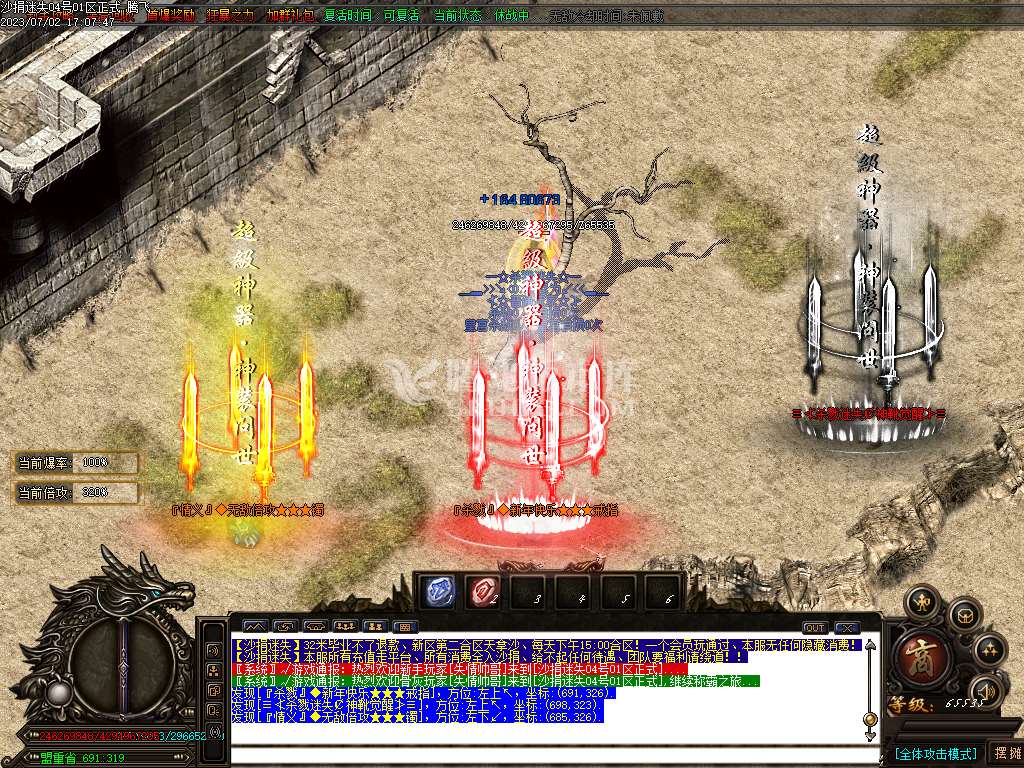Select the blue gem in hotbar slot 1
This screenshot has width=1024, height=768.
point(436,591)
